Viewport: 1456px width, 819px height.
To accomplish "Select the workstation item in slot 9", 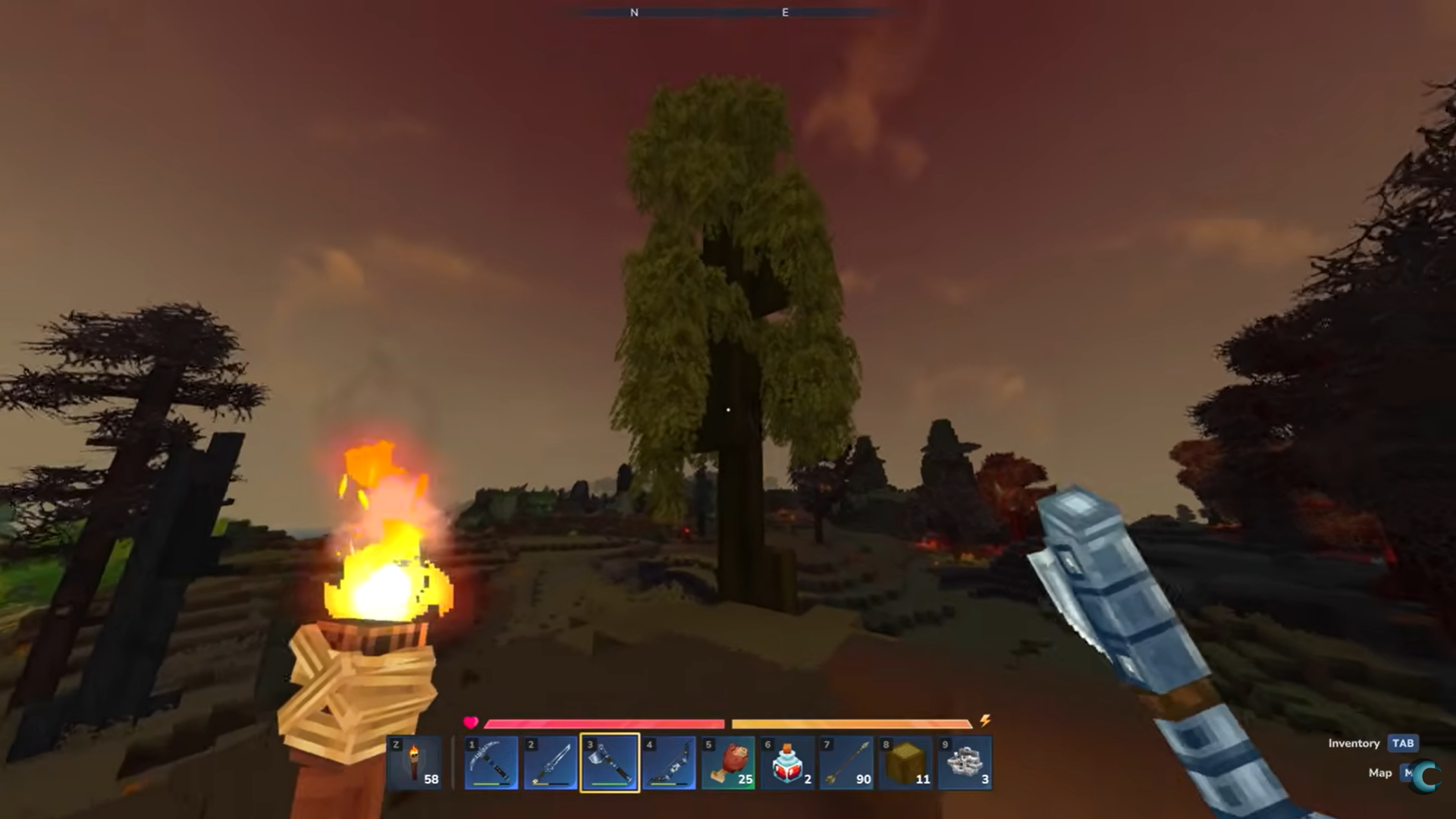I will point(965,764).
